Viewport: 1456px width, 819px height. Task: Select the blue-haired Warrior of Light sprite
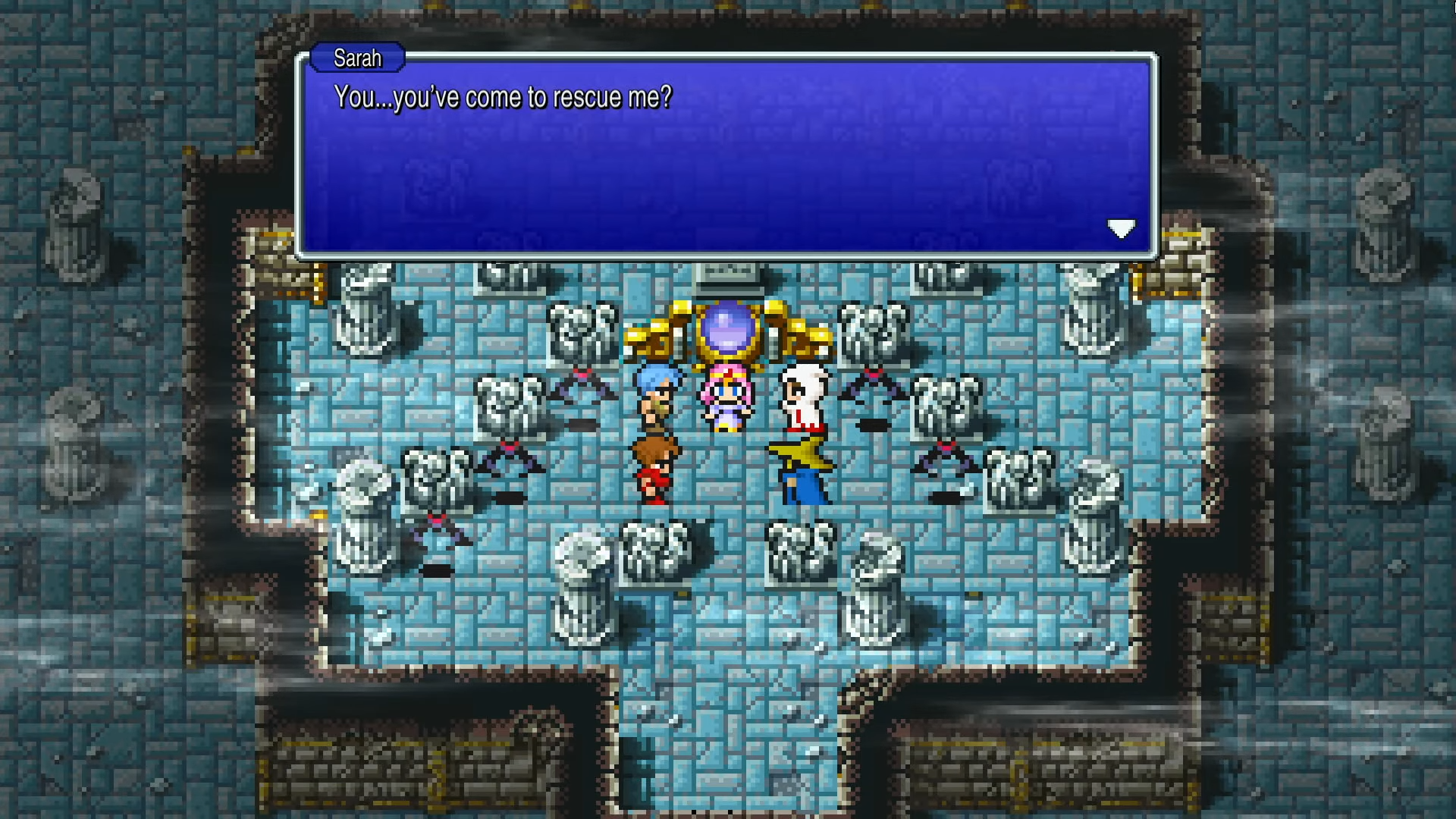(x=655, y=394)
